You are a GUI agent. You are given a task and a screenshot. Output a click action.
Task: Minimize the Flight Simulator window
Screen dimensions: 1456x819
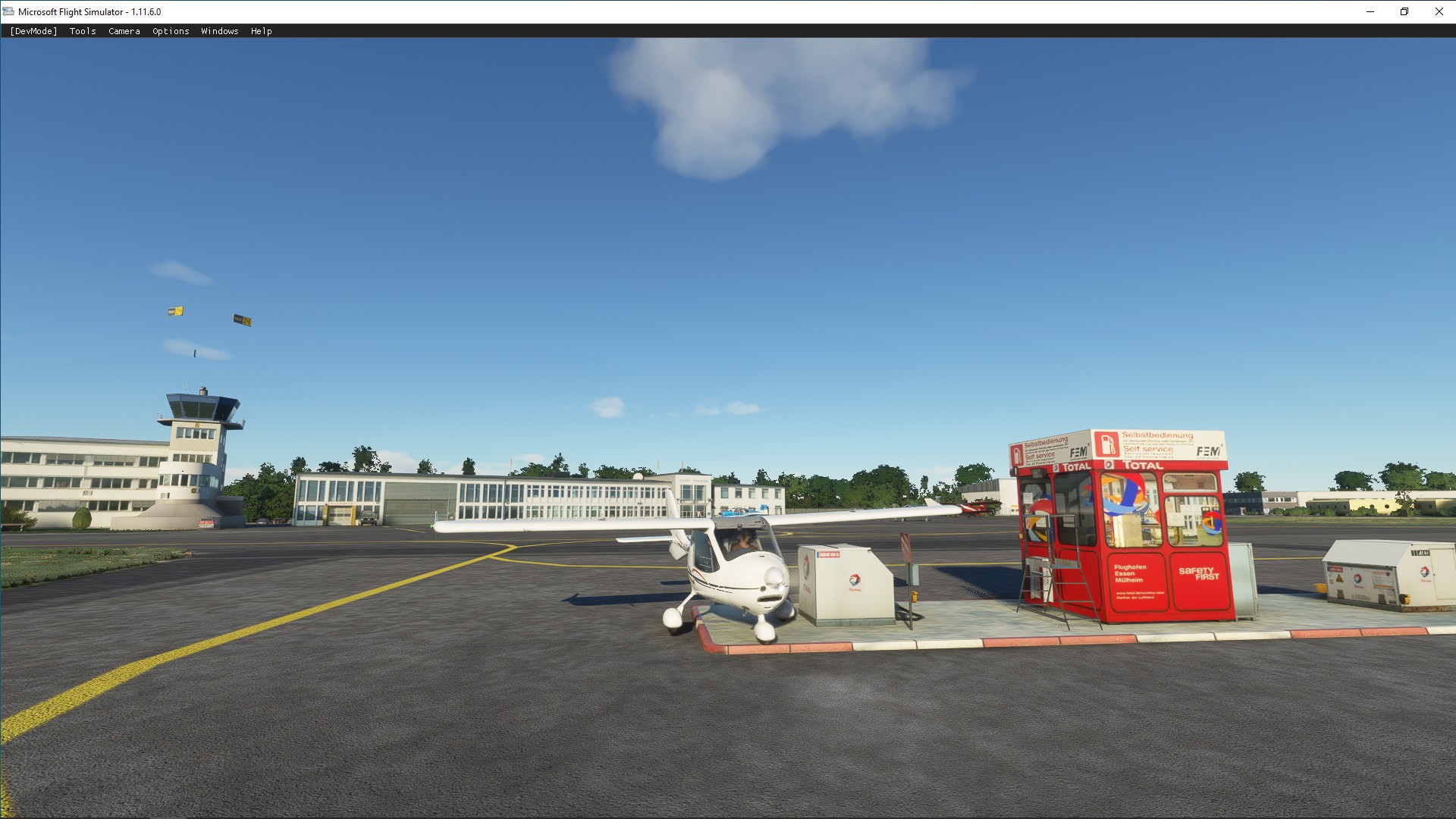1370,11
